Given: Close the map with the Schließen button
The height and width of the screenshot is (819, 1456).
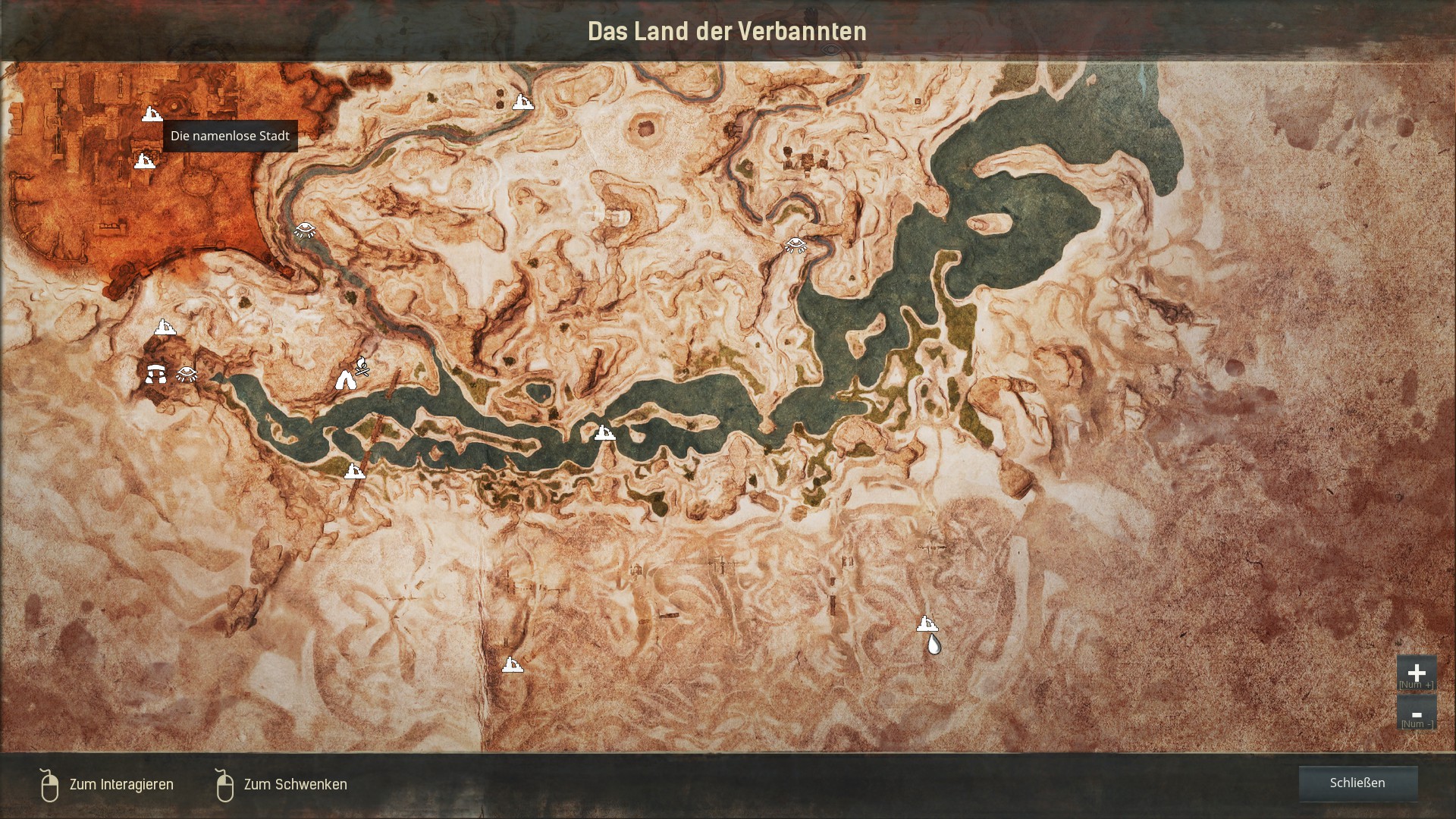Looking at the screenshot, I should [x=1357, y=783].
